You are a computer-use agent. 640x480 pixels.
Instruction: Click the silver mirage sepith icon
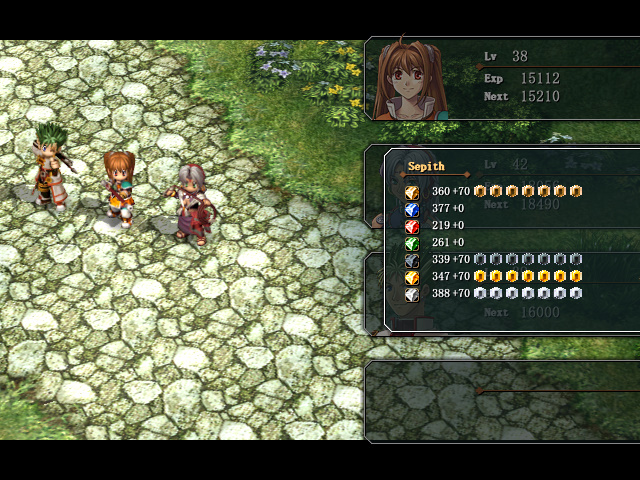point(411,294)
